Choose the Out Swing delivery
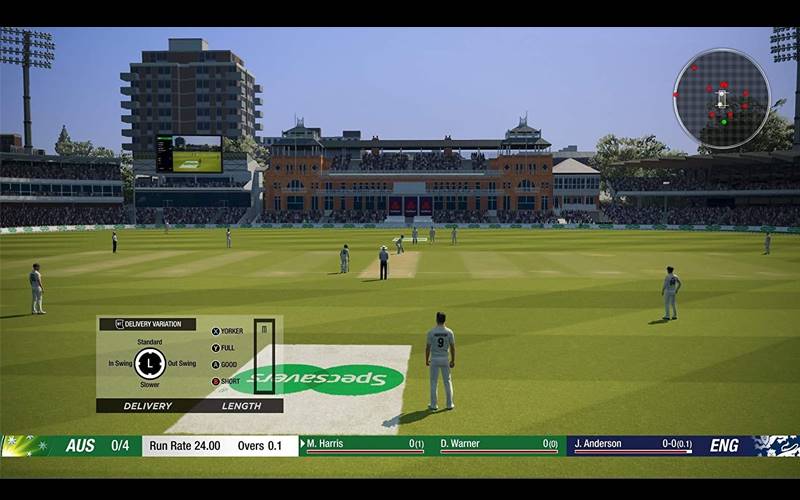This screenshot has height=500, width=800. [181, 363]
